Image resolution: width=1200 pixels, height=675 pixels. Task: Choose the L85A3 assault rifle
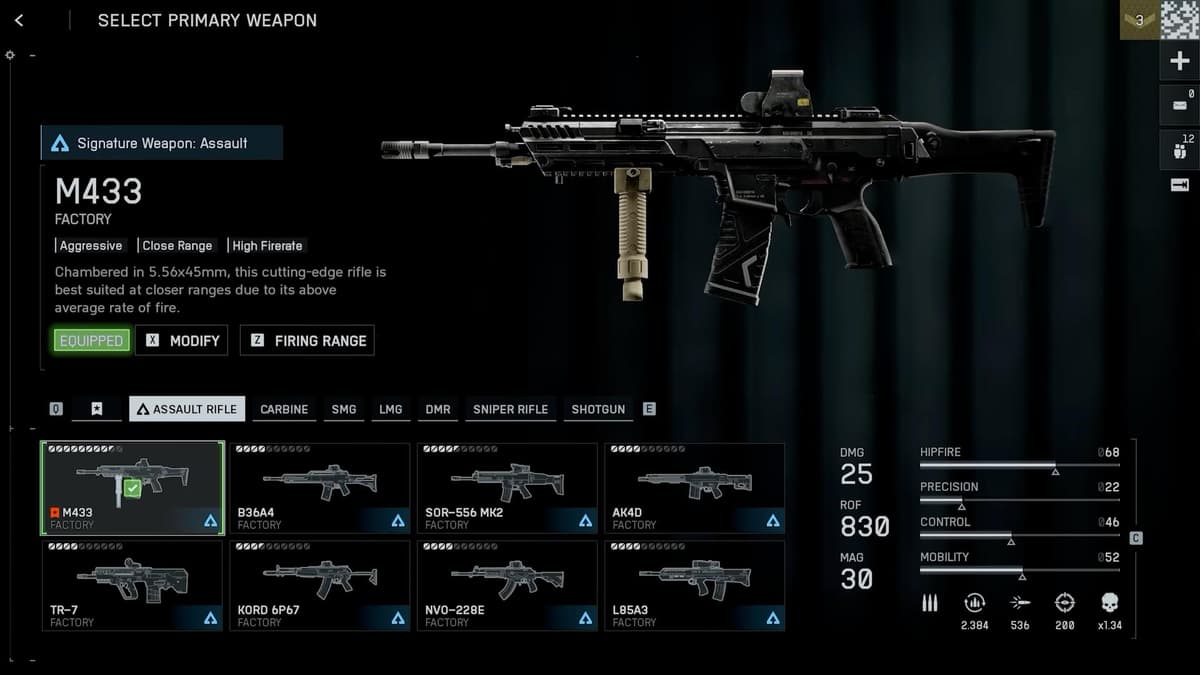pos(694,585)
